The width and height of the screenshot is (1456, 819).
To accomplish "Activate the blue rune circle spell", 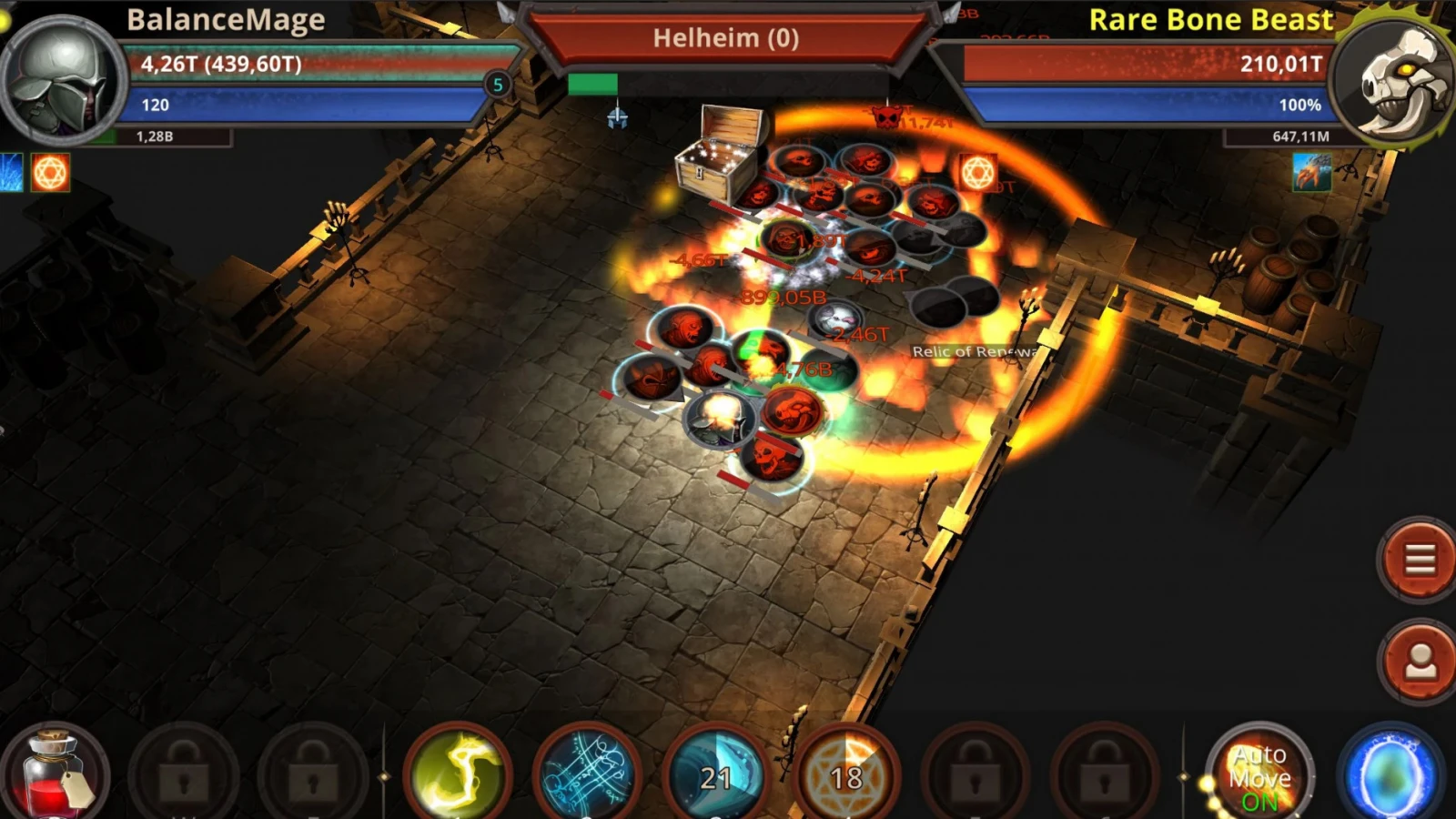I will tap(587, 775).
